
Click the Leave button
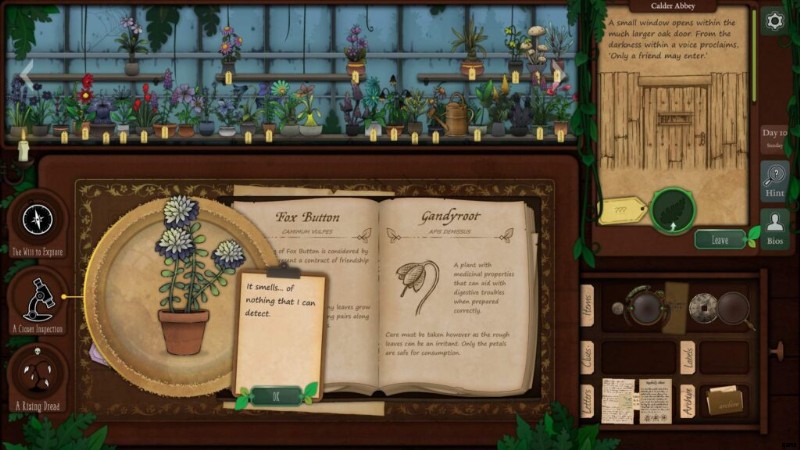719,239
